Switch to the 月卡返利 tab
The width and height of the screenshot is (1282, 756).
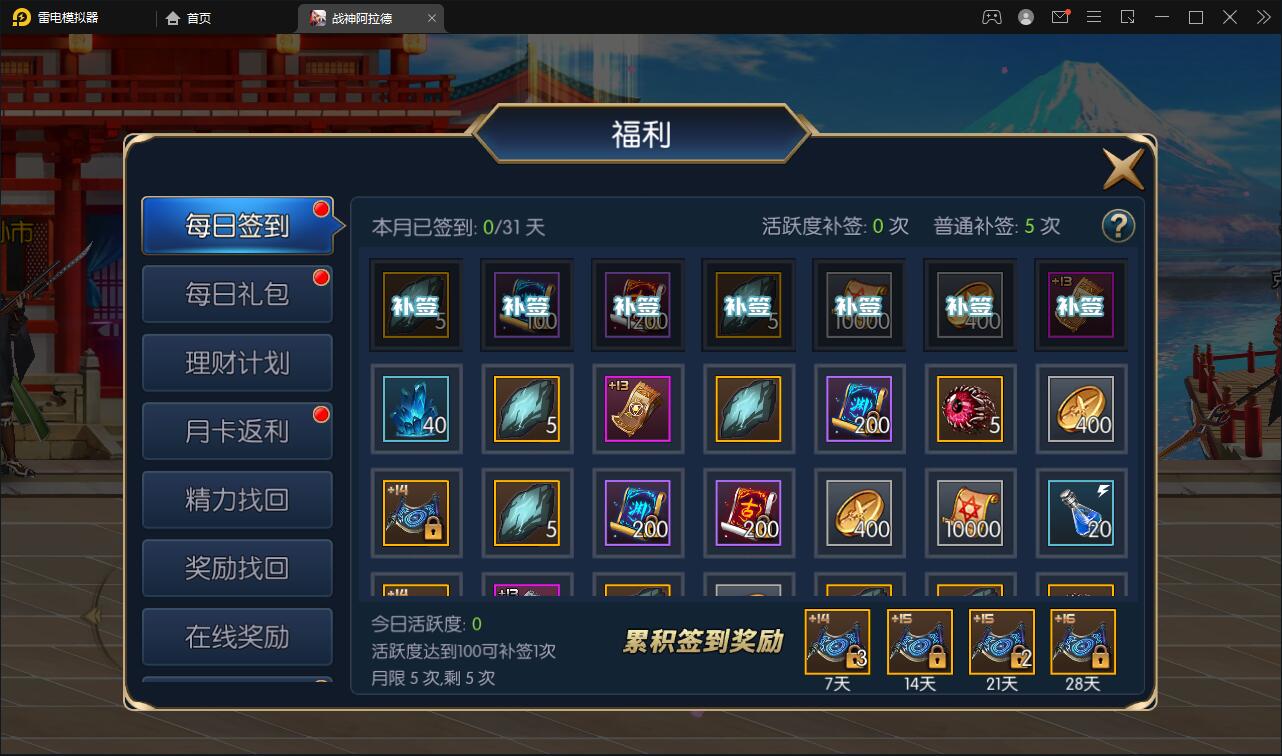coord(236,430)
